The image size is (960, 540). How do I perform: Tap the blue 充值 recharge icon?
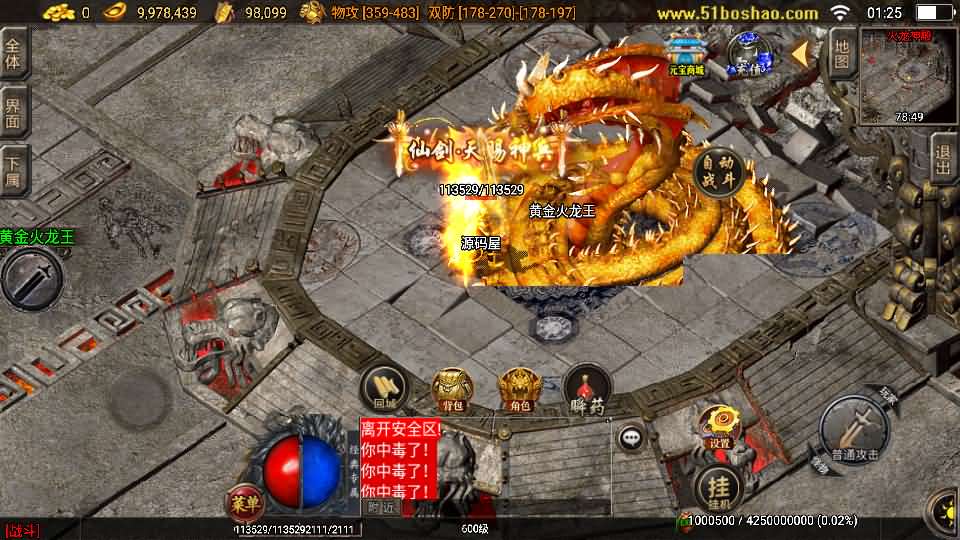click(x=745, y=53)
